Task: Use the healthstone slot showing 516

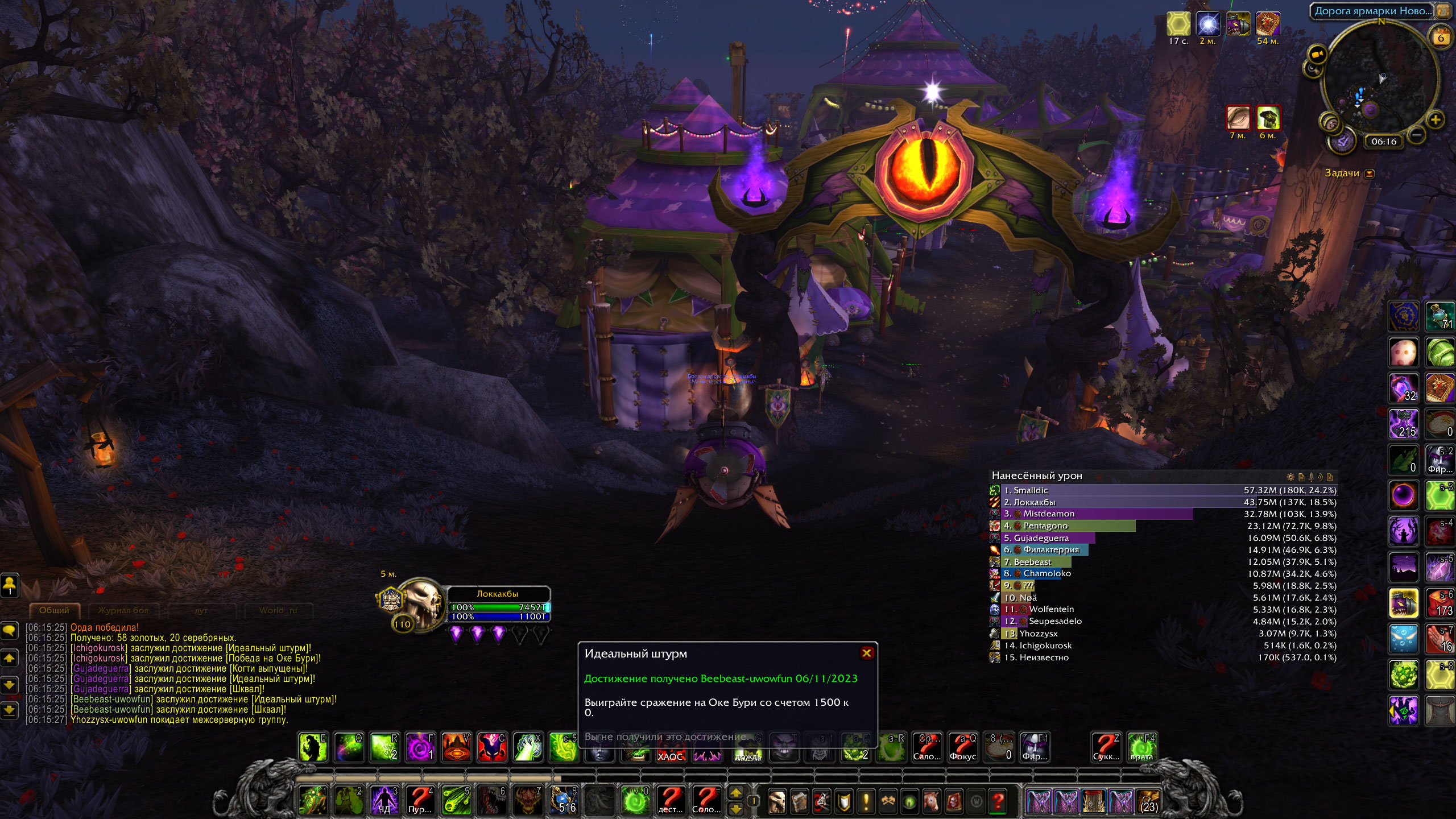Action: 564,800
